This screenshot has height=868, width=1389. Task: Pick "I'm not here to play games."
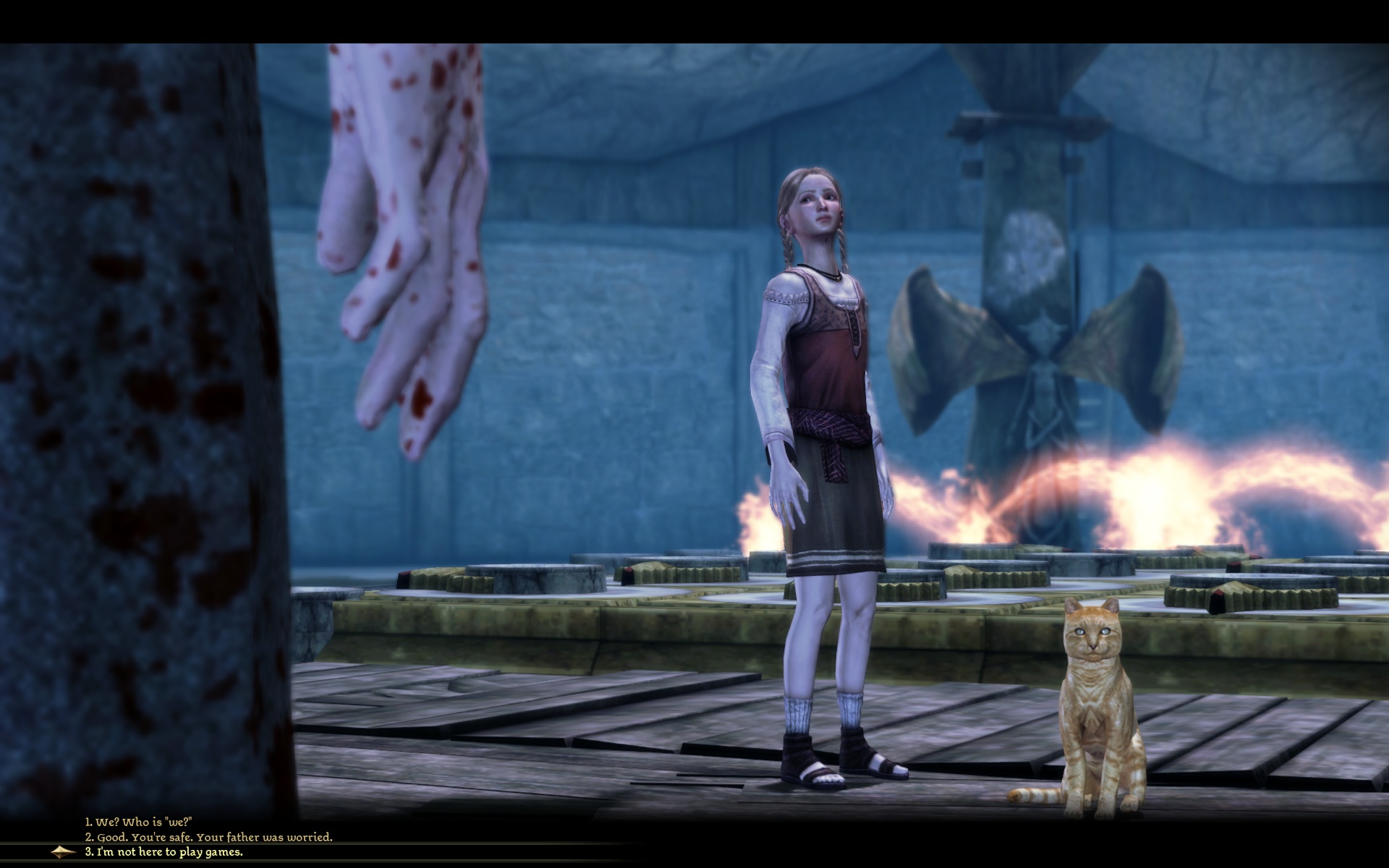coord(164,851)
